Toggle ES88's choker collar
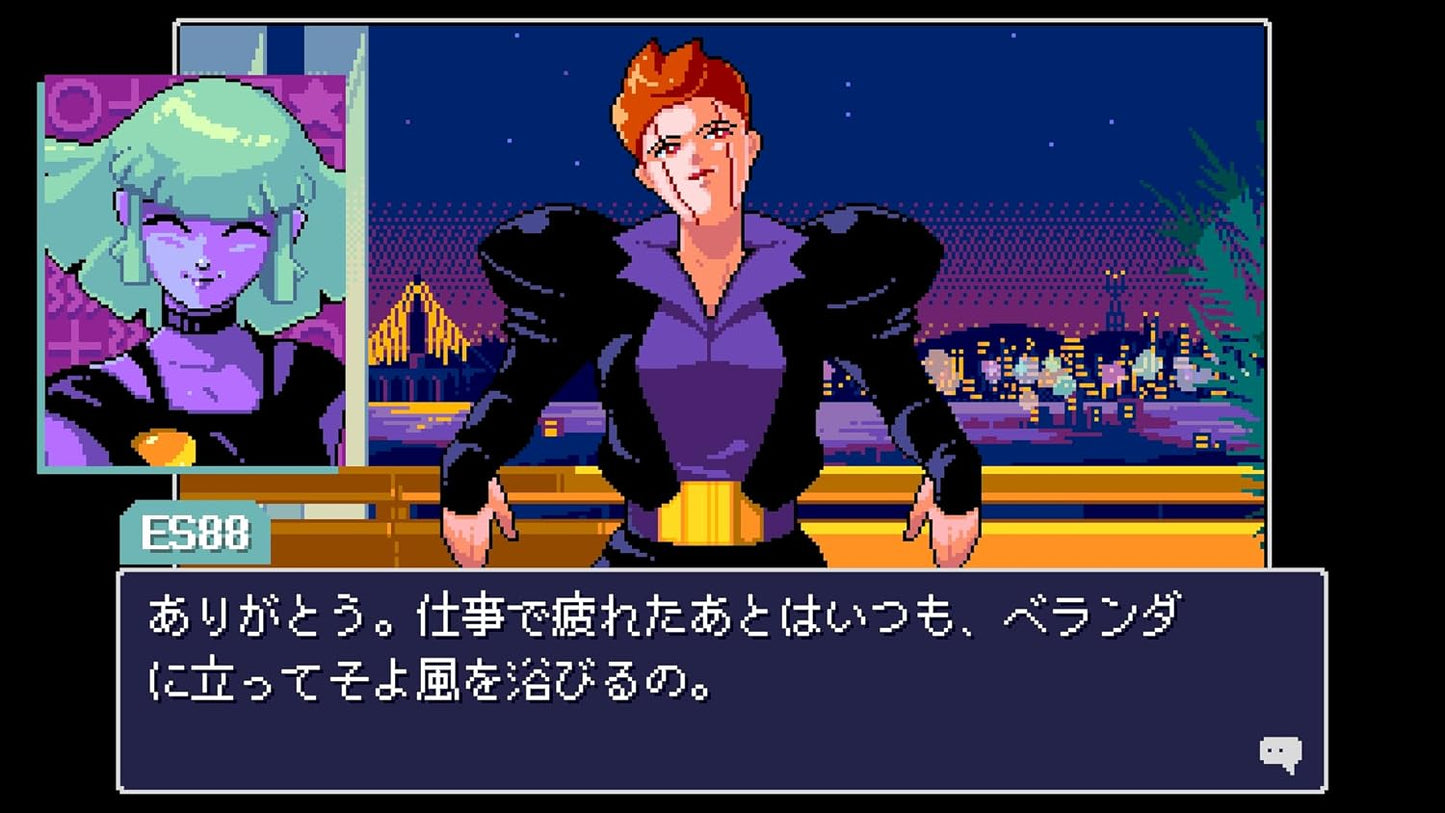Screen dimensions: 1445x813 tap(200, 318)
